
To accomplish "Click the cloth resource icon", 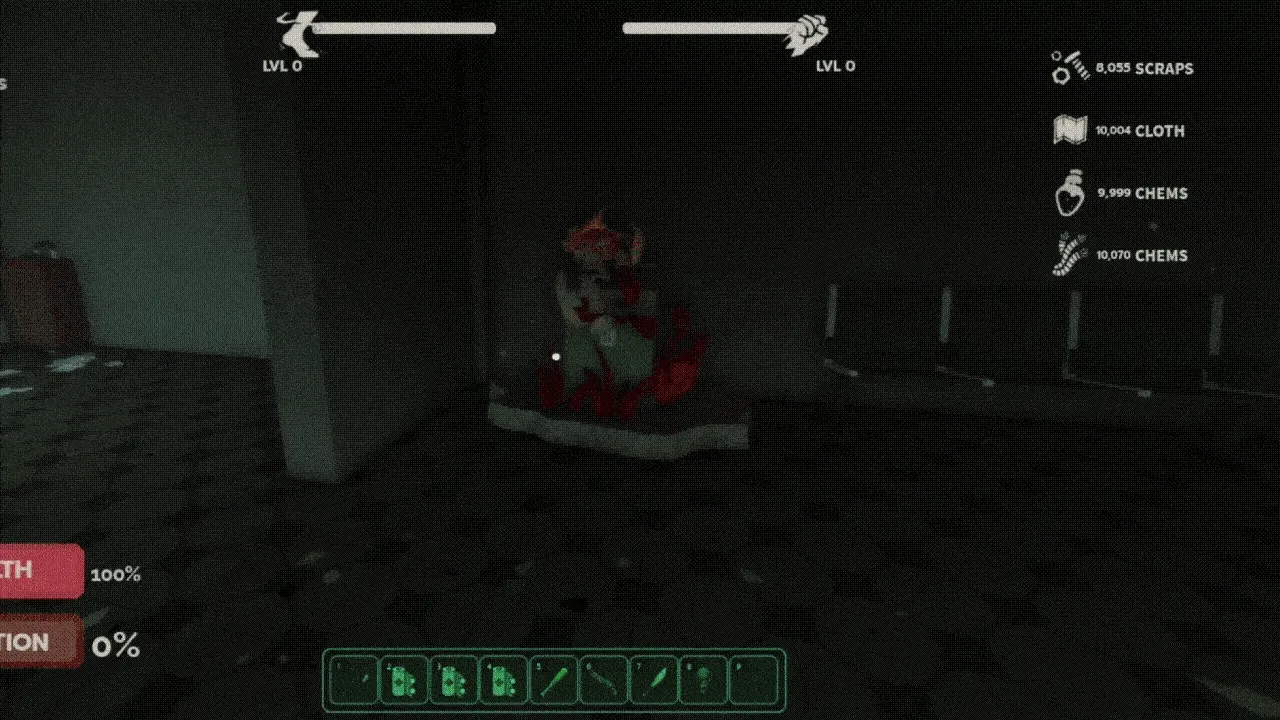I will pyautogui.click(x=1069, y=130).
